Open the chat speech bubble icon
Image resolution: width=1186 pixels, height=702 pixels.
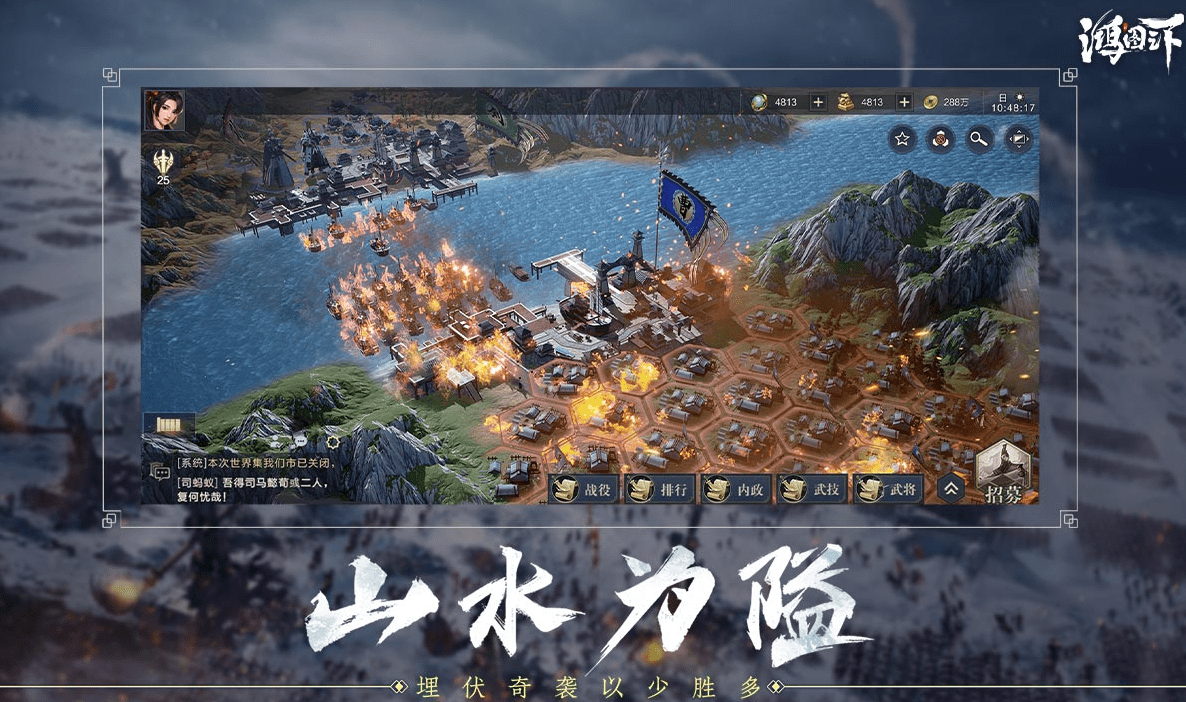(160, 471)
